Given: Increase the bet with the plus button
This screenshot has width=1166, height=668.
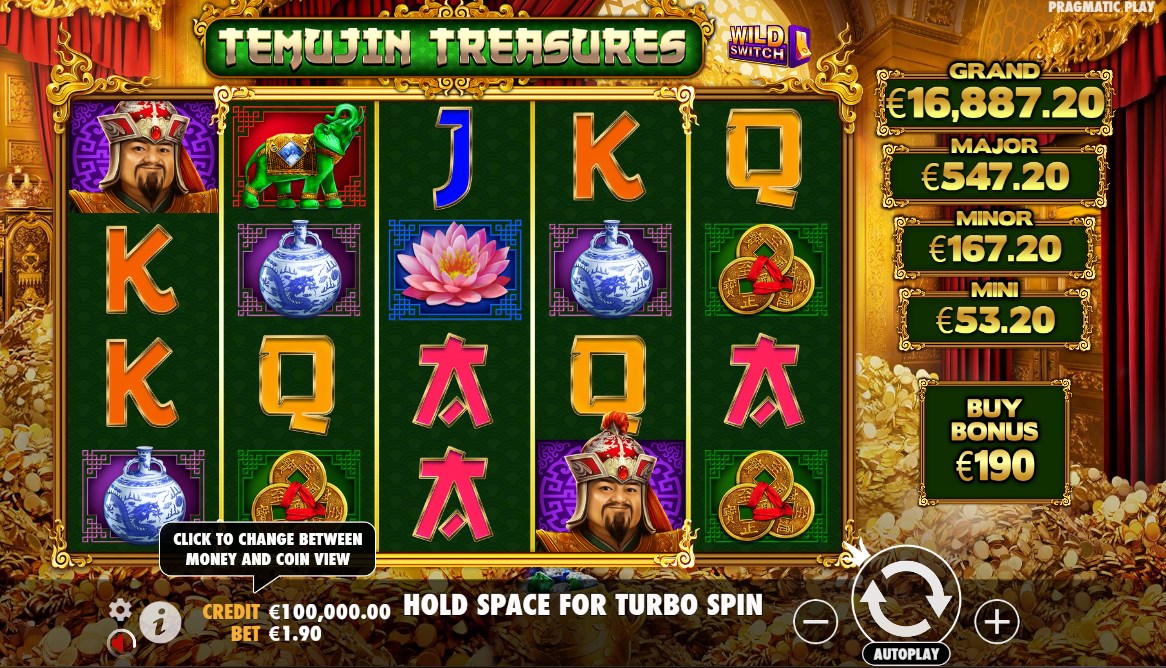Looking at the screenshot, I should 996,623.
